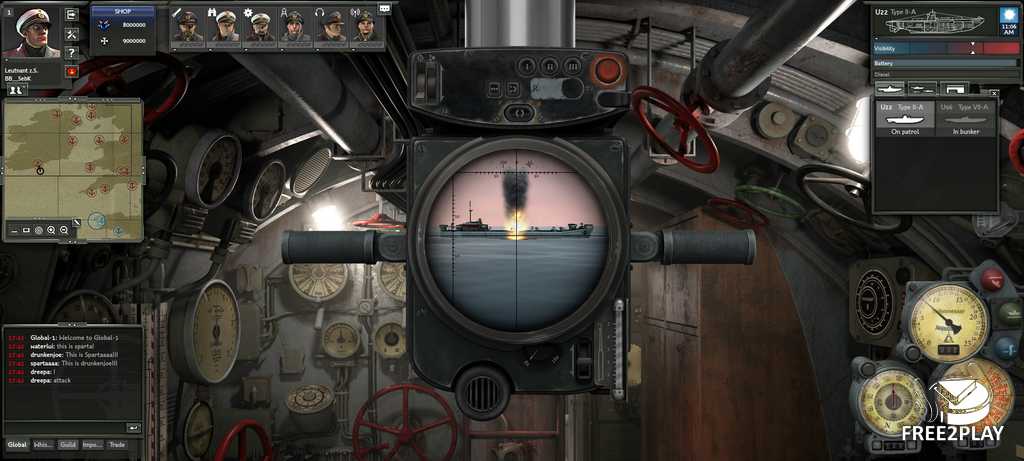
Task: Switch to the Trade chat tab
Action: click(x=118, y=444)
